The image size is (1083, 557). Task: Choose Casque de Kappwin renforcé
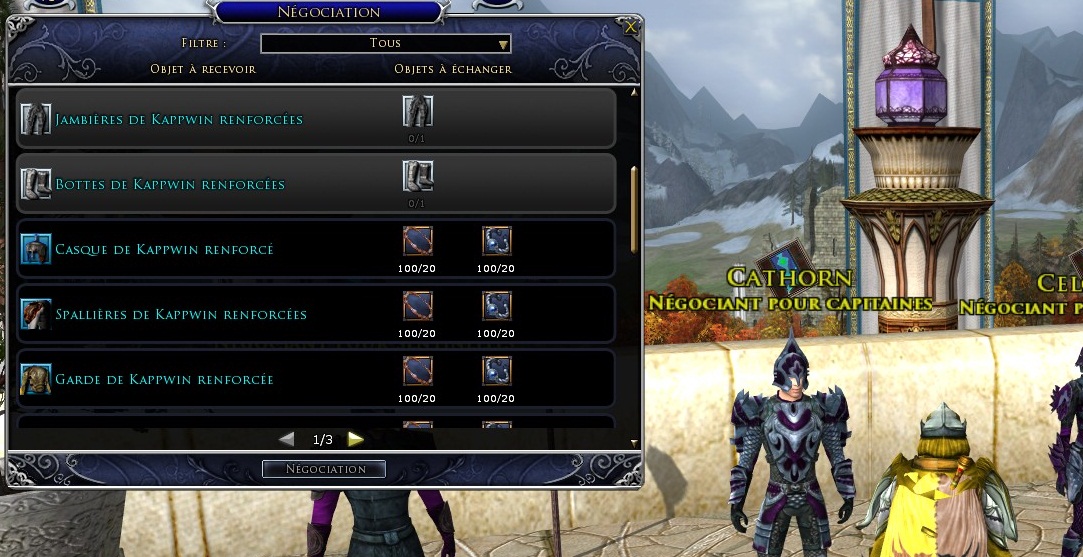click(165, 249)
